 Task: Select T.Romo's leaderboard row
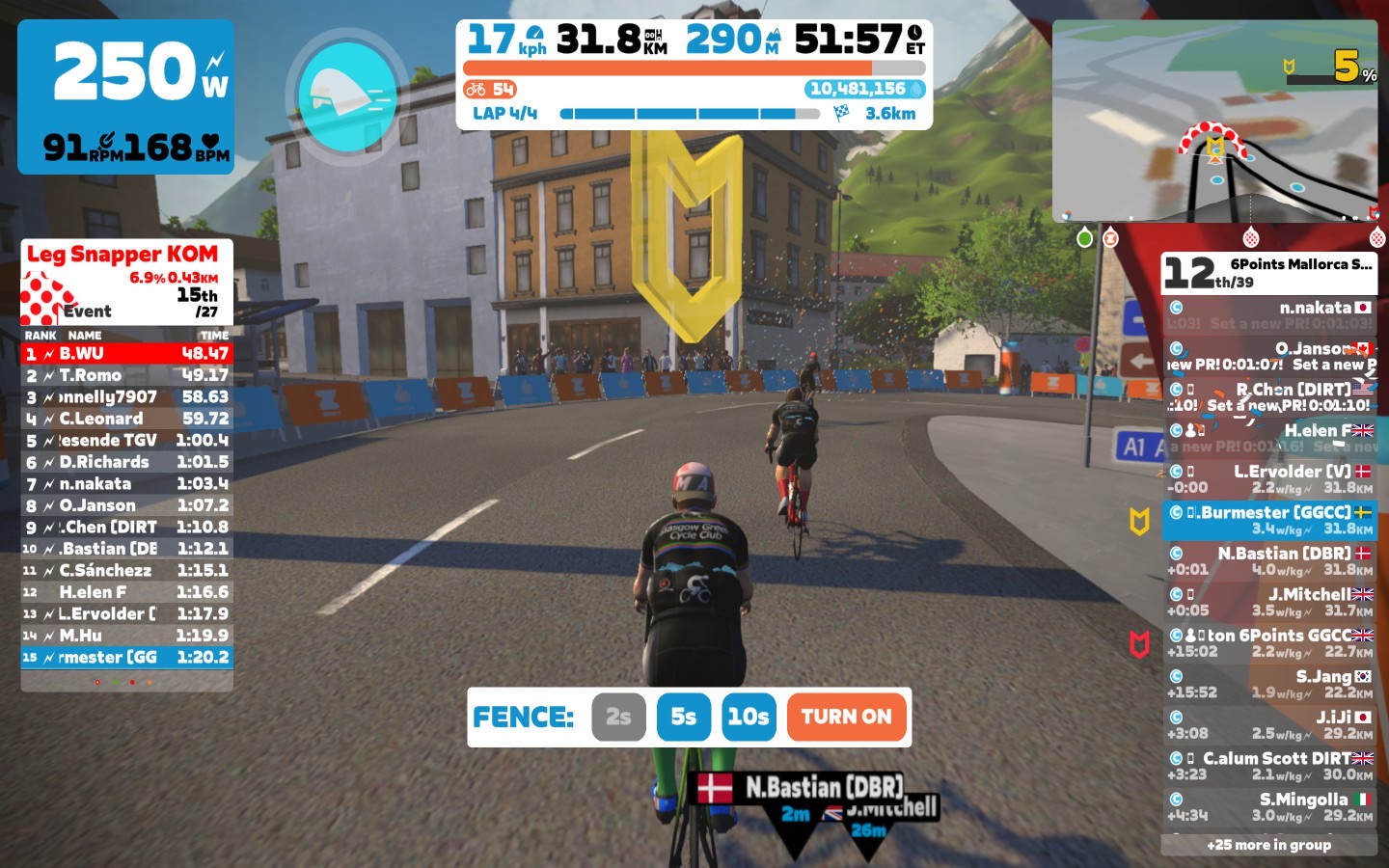pyautogui.click(x=127, y=375)
